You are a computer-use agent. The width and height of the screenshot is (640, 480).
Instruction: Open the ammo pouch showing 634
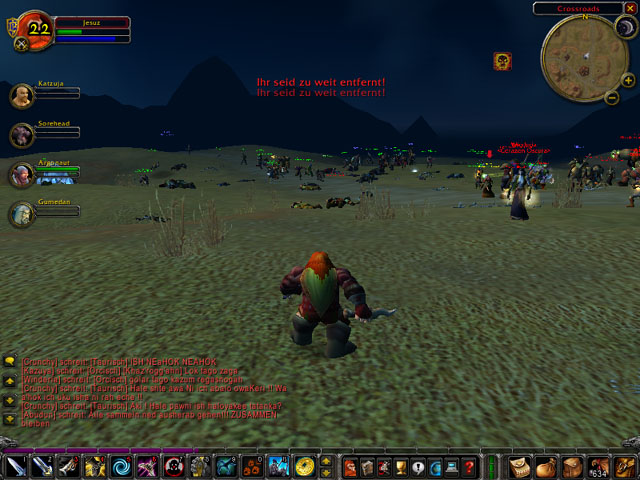597,466
